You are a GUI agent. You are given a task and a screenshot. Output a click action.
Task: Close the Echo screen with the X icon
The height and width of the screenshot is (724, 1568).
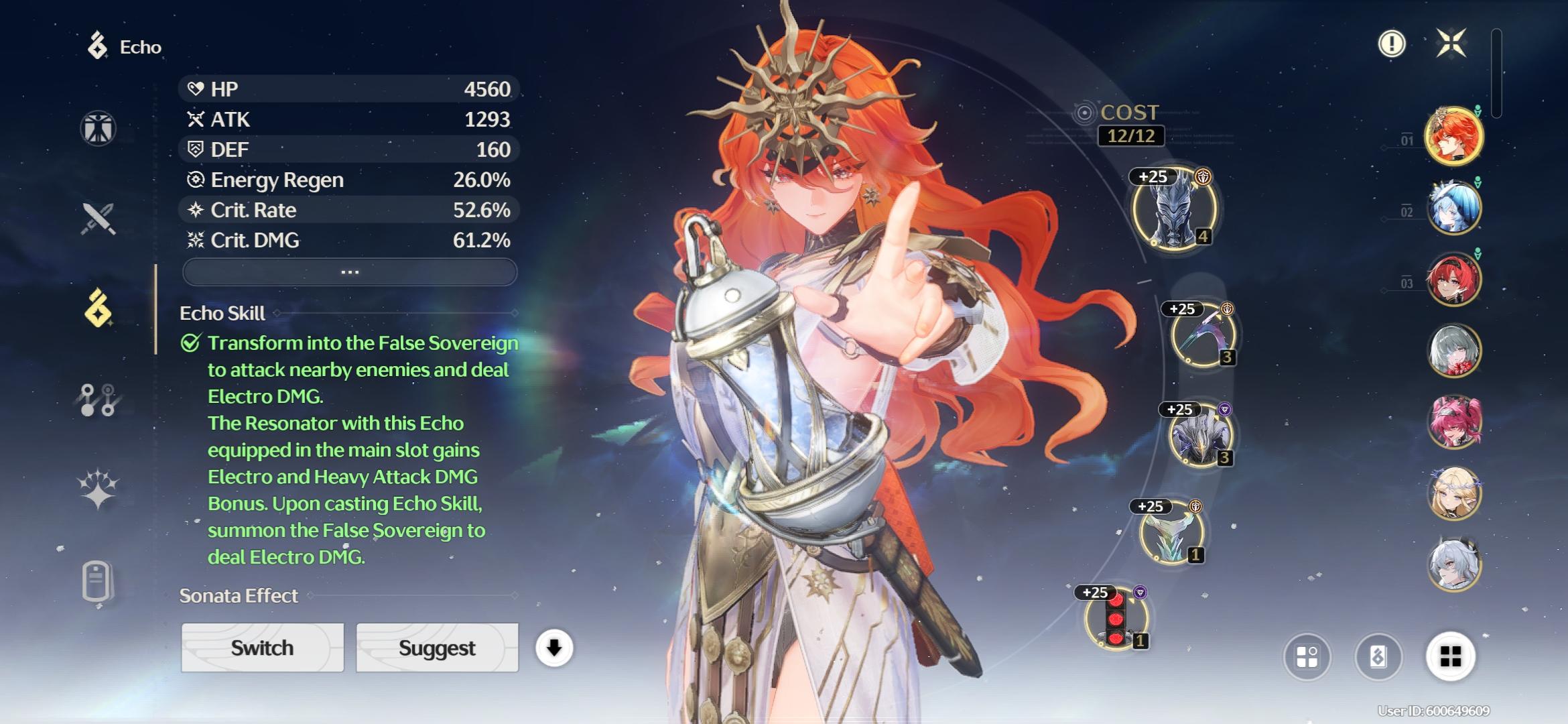pos(1451,44)
